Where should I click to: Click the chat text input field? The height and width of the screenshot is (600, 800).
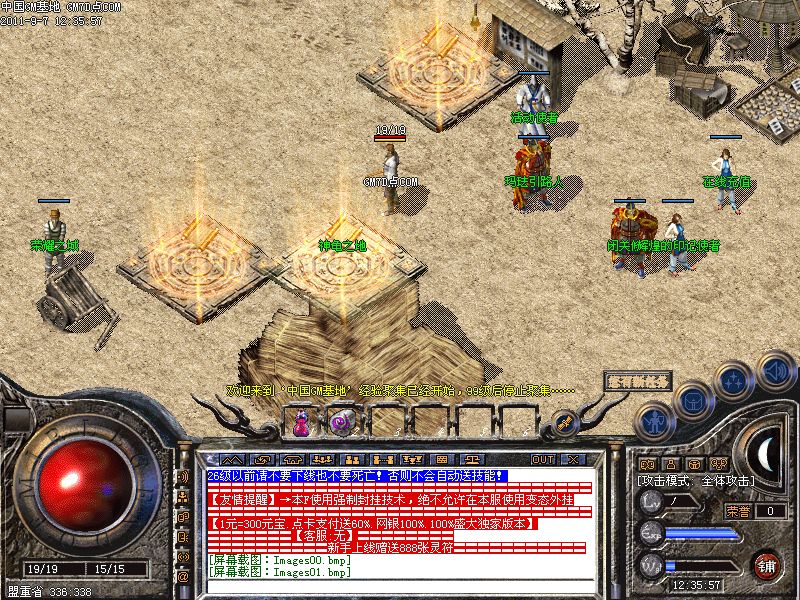tap(400, 588)
